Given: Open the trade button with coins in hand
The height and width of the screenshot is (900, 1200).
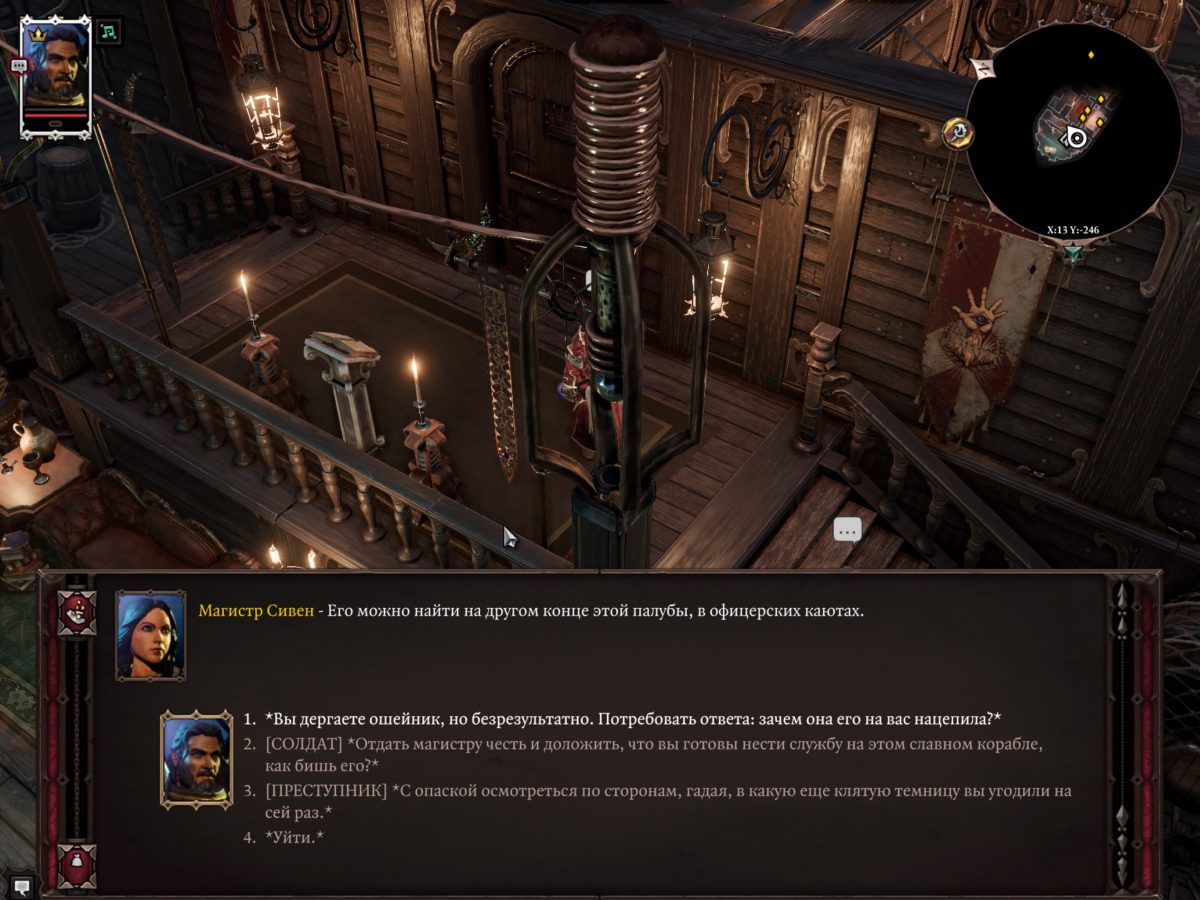Looking at the screenshot, I should tap(76, 613).
